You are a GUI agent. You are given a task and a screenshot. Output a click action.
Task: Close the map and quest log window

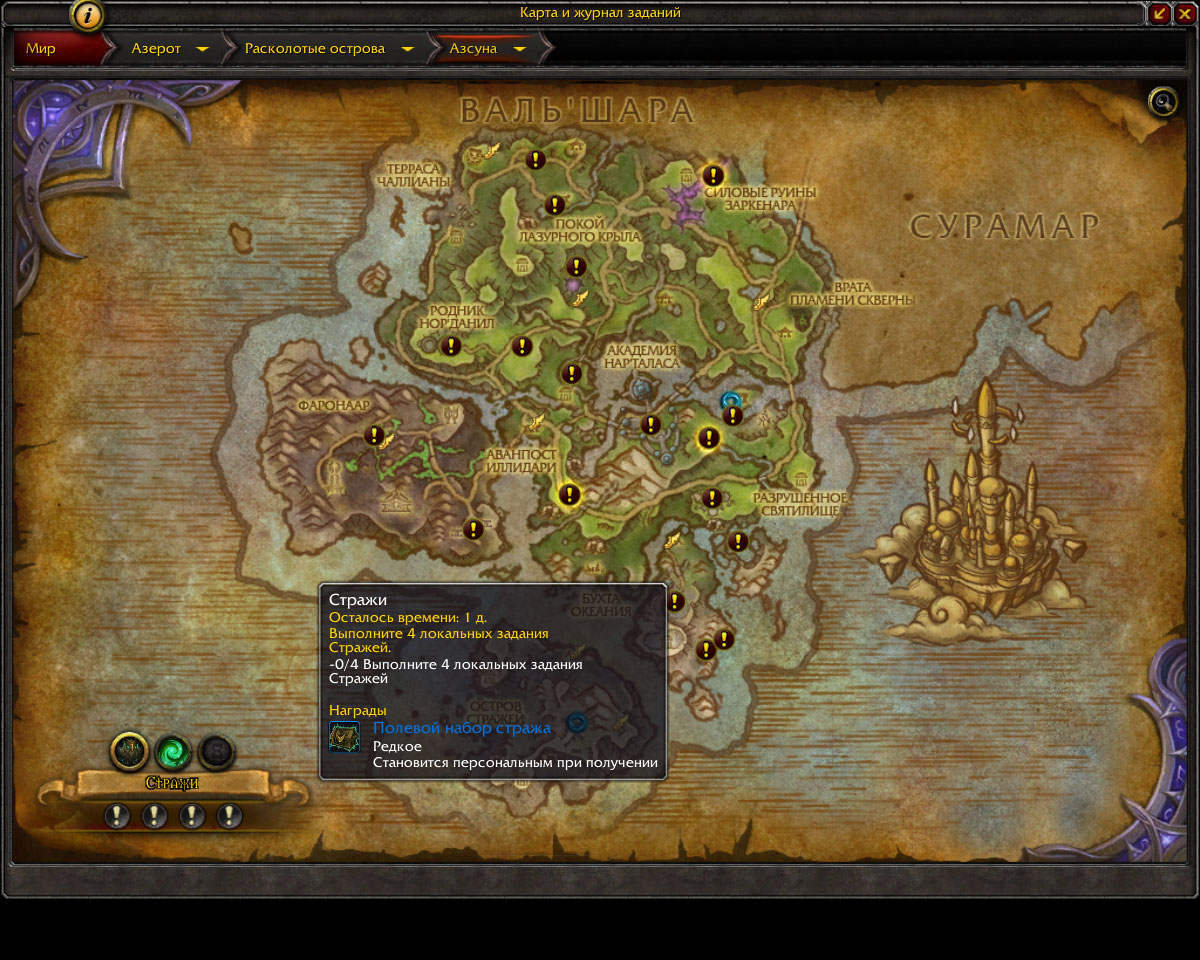pyautogui.click(x=1184, y=13)
